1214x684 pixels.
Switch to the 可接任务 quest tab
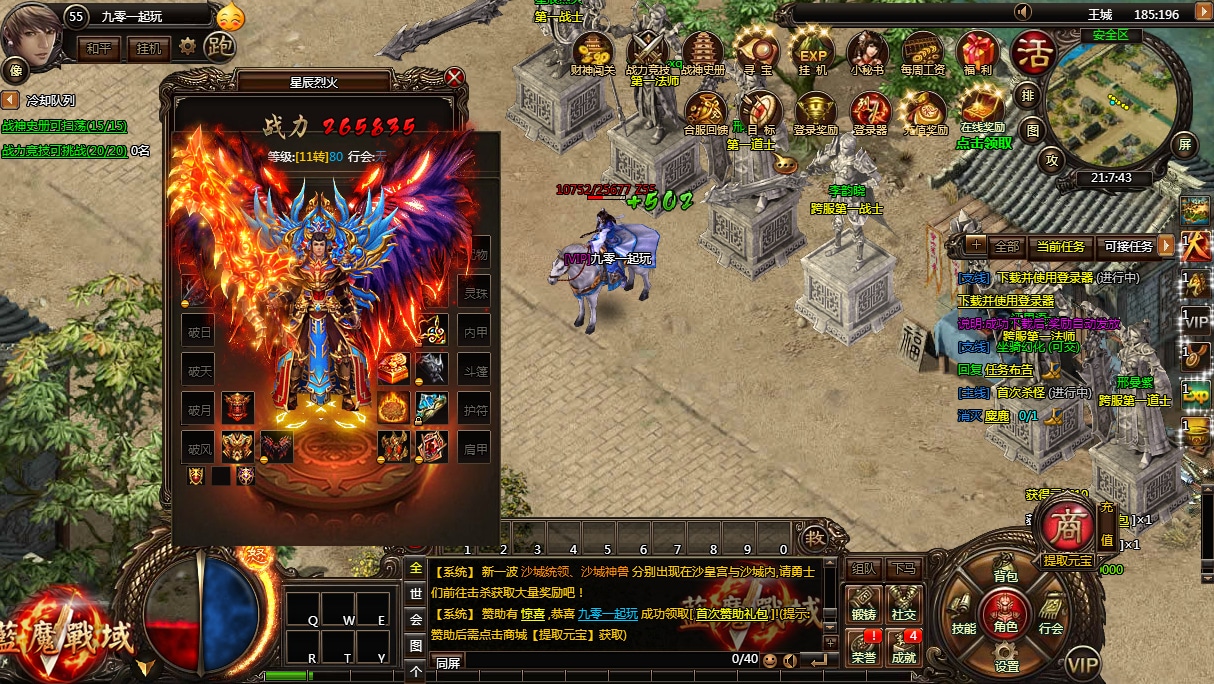pos(1128,246)
